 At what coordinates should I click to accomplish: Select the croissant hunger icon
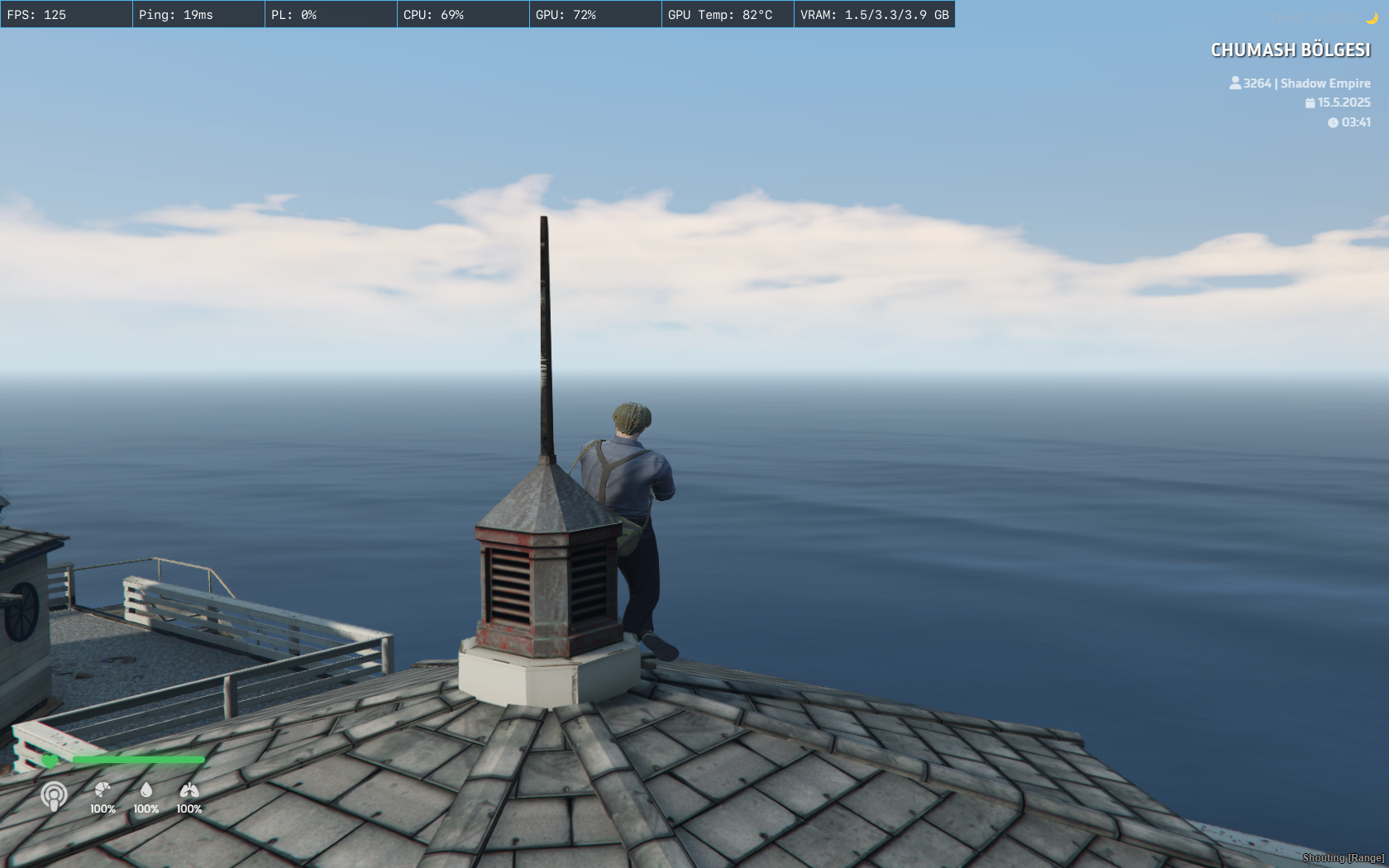click(103, 789)
